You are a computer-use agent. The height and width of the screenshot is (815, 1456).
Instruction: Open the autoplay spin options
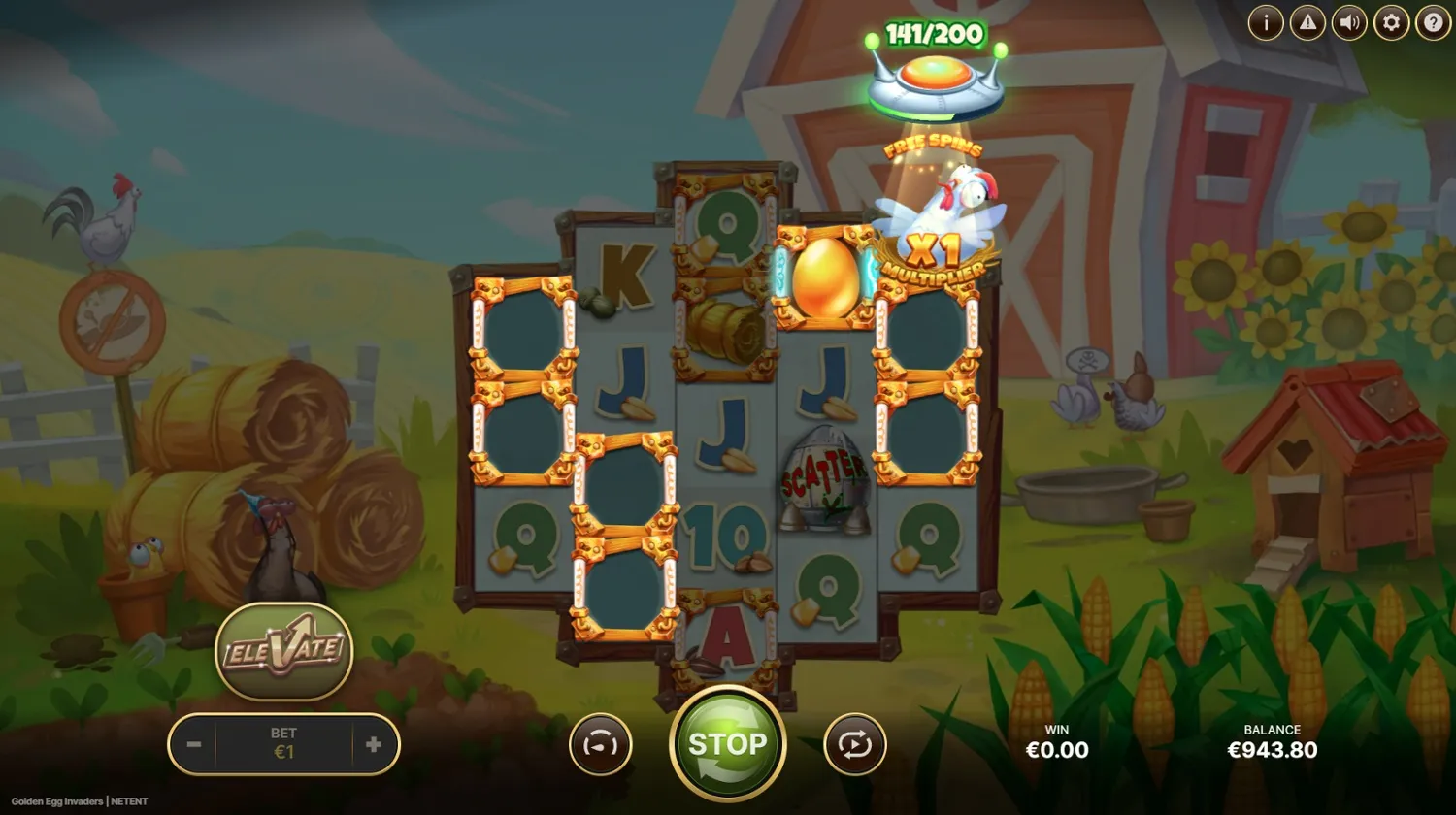coord(855,743)
